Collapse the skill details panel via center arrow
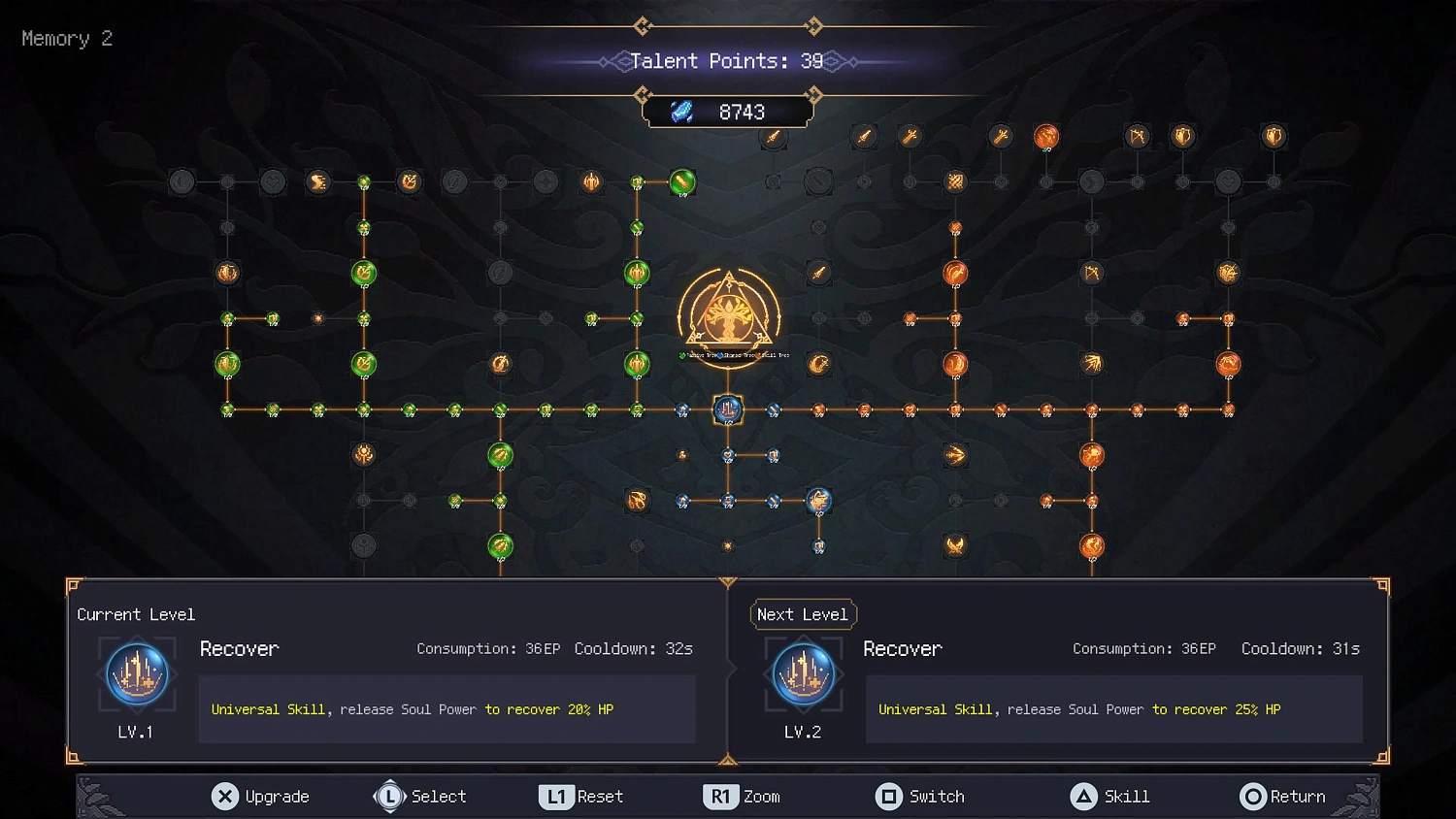 click(x=728, y=582)
